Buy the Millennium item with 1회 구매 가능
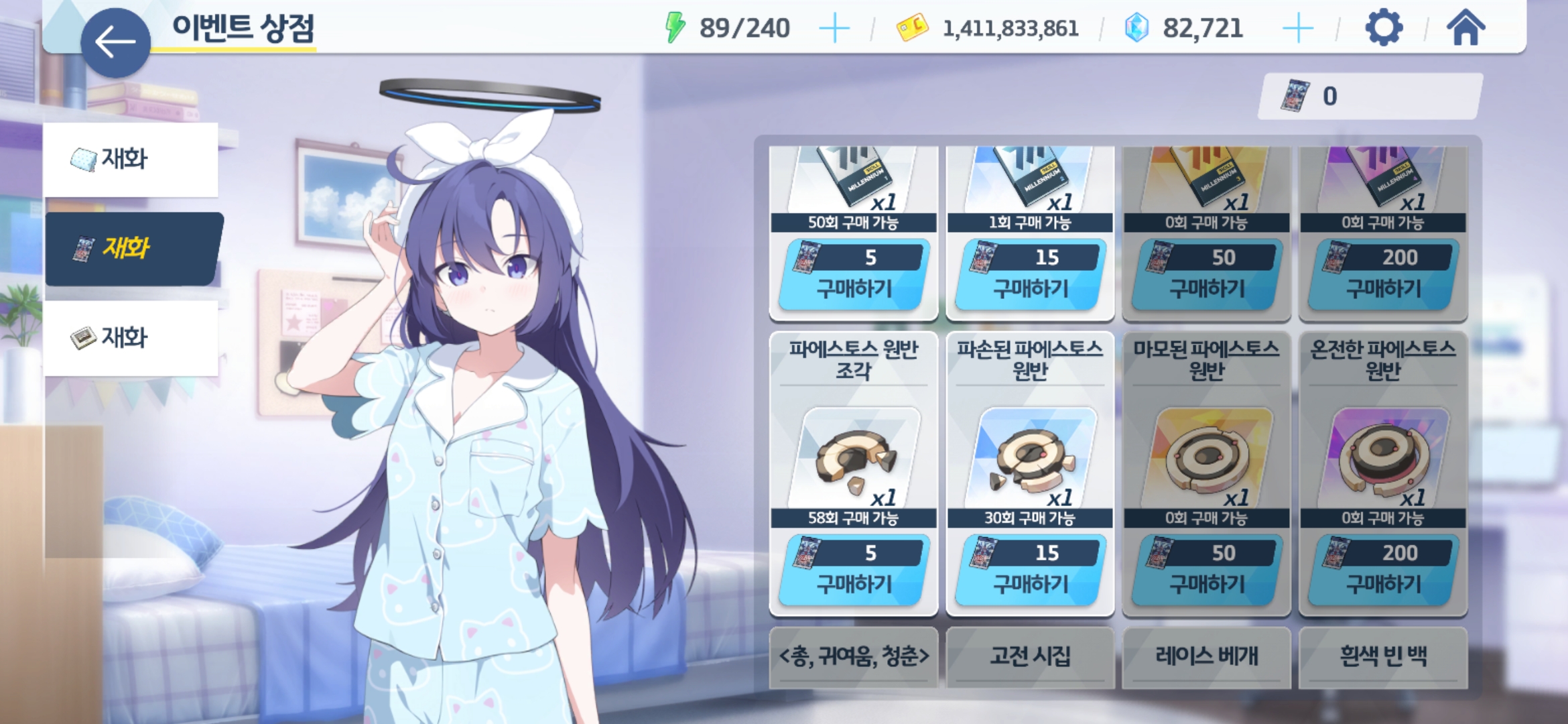This screenshot has height=724, width=1568. [1030, 275]
